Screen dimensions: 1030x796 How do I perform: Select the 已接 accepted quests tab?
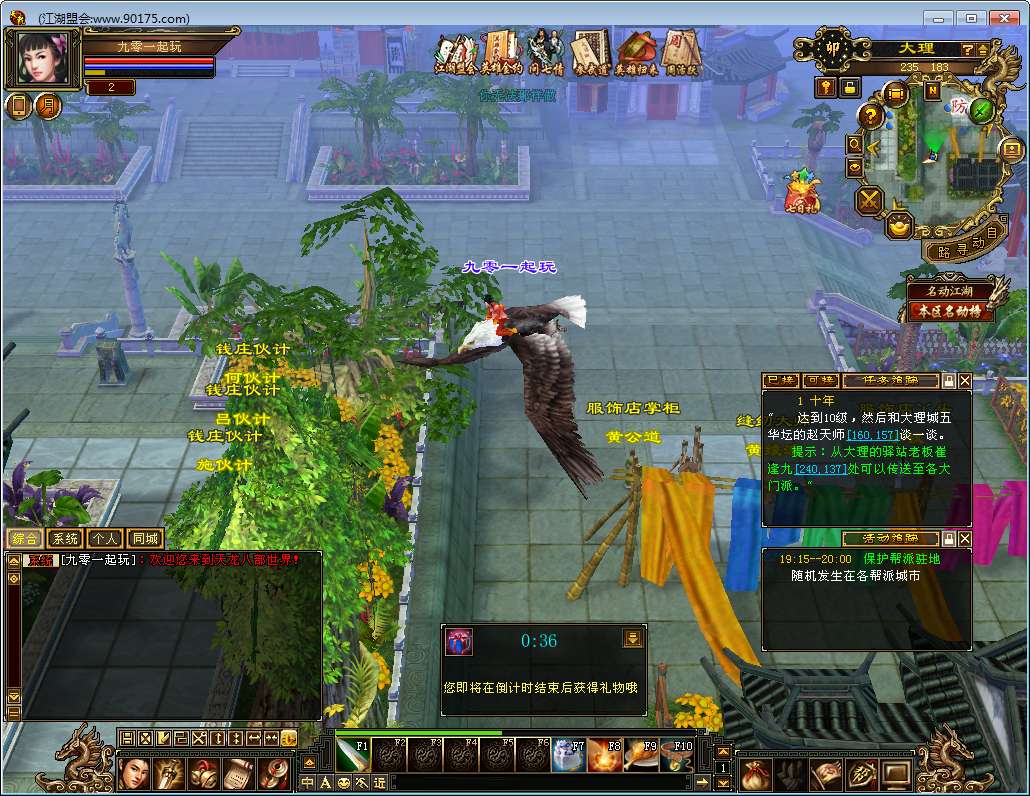[x=780, y=381]
